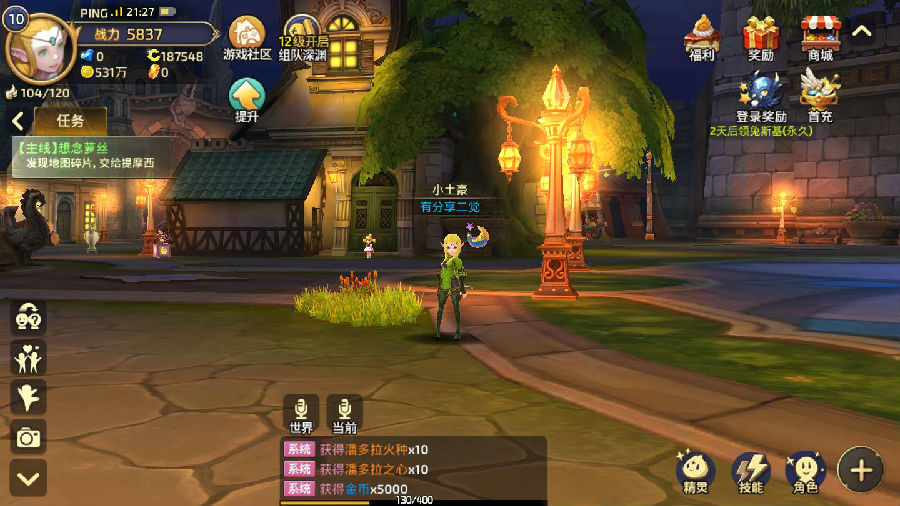Open the 组队深渊 team abyss icon
The image size is (900, 506).
303,38
